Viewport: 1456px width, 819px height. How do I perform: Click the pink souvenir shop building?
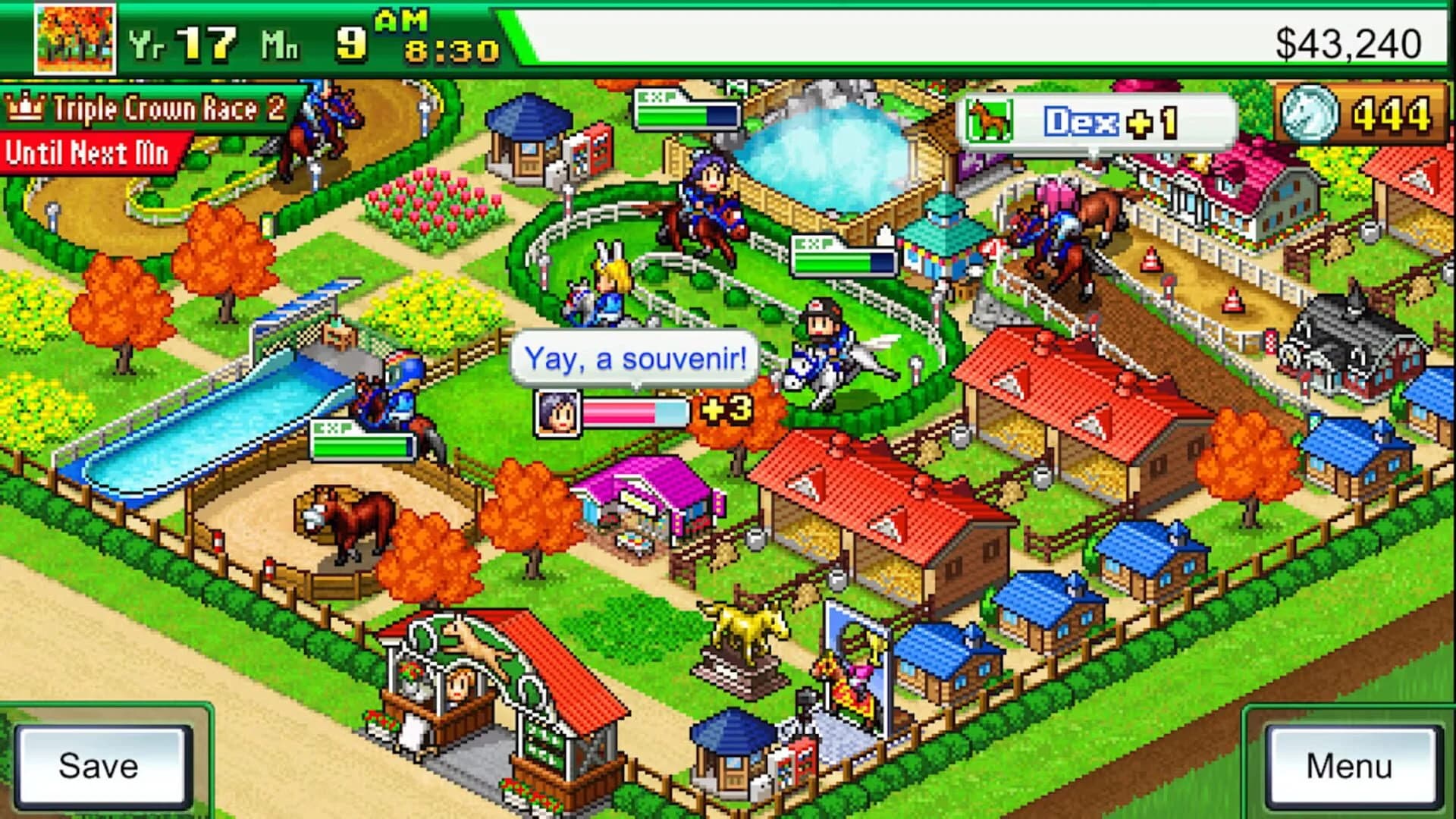(x=648, y=493)
